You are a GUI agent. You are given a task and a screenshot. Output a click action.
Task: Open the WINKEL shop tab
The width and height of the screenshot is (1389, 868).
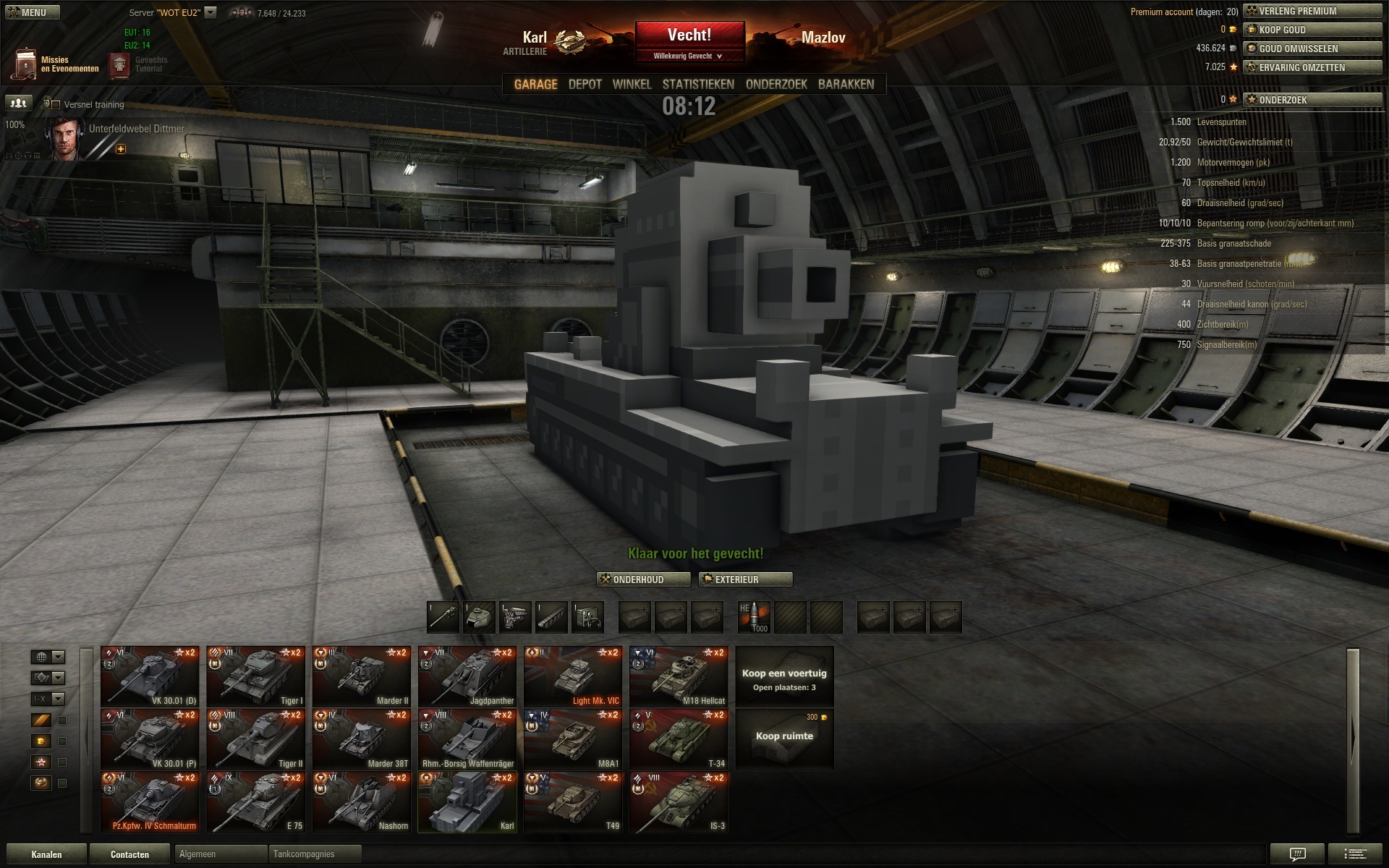632,85
